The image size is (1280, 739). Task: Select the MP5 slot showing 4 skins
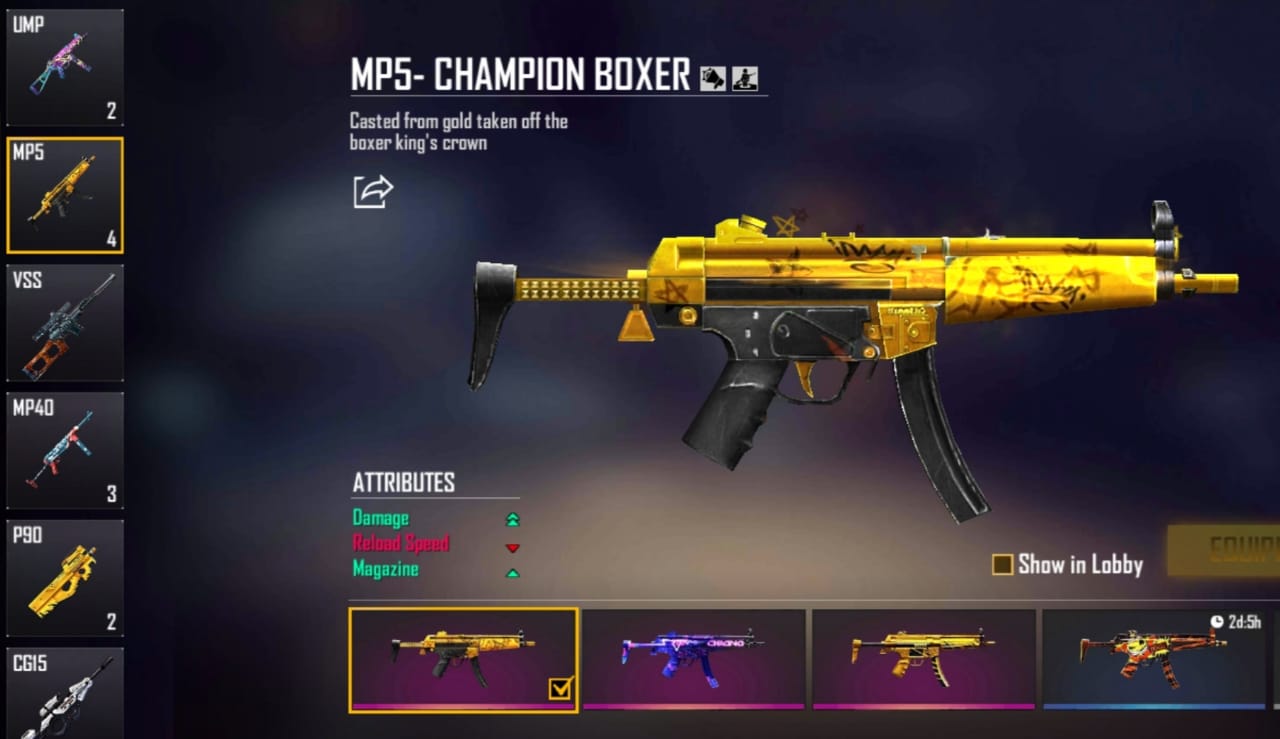(64, 195)
